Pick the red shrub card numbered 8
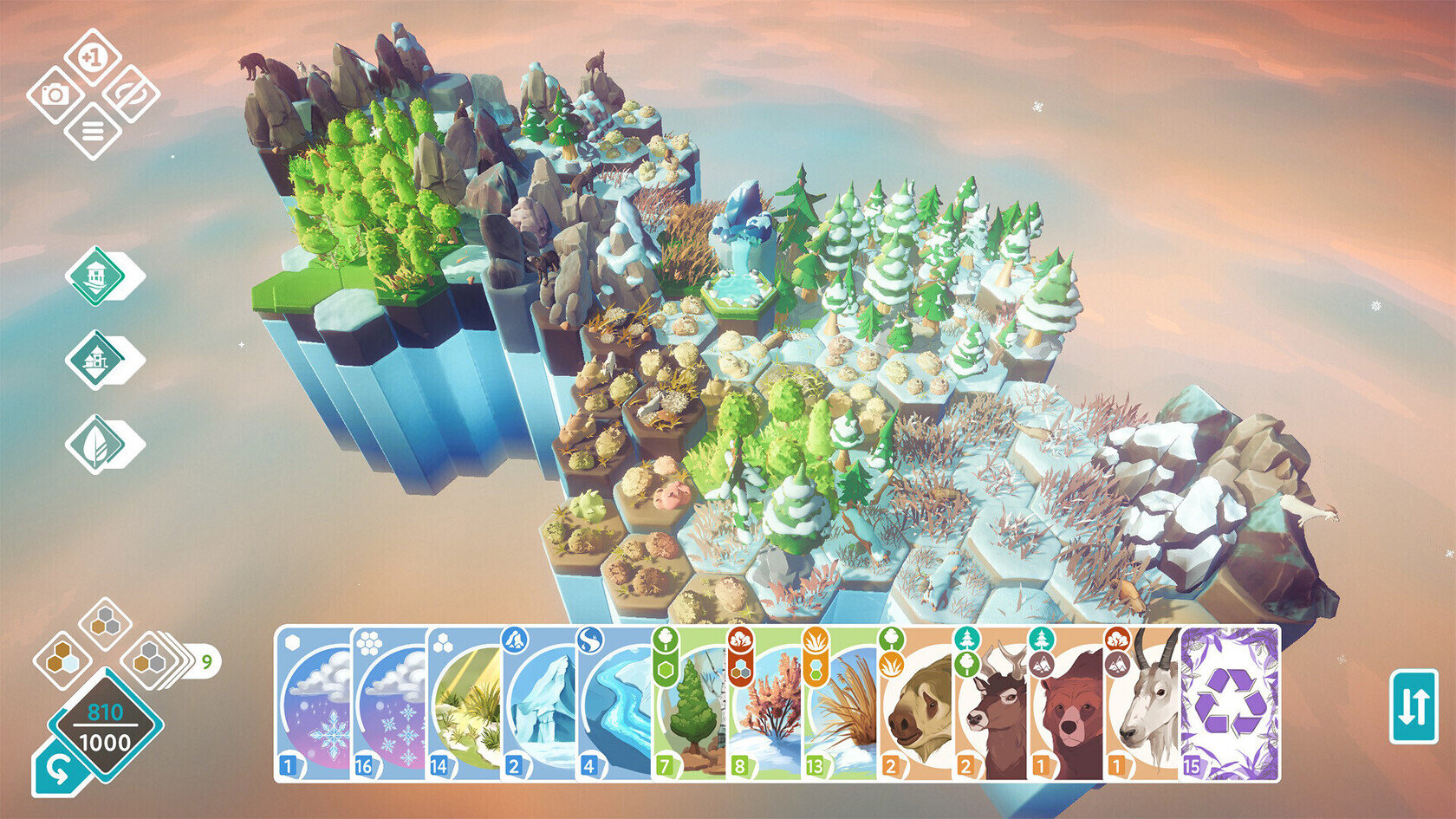The width and height of the screenshot is (1456, 819). pyautogui.click(x=764, y=704)
